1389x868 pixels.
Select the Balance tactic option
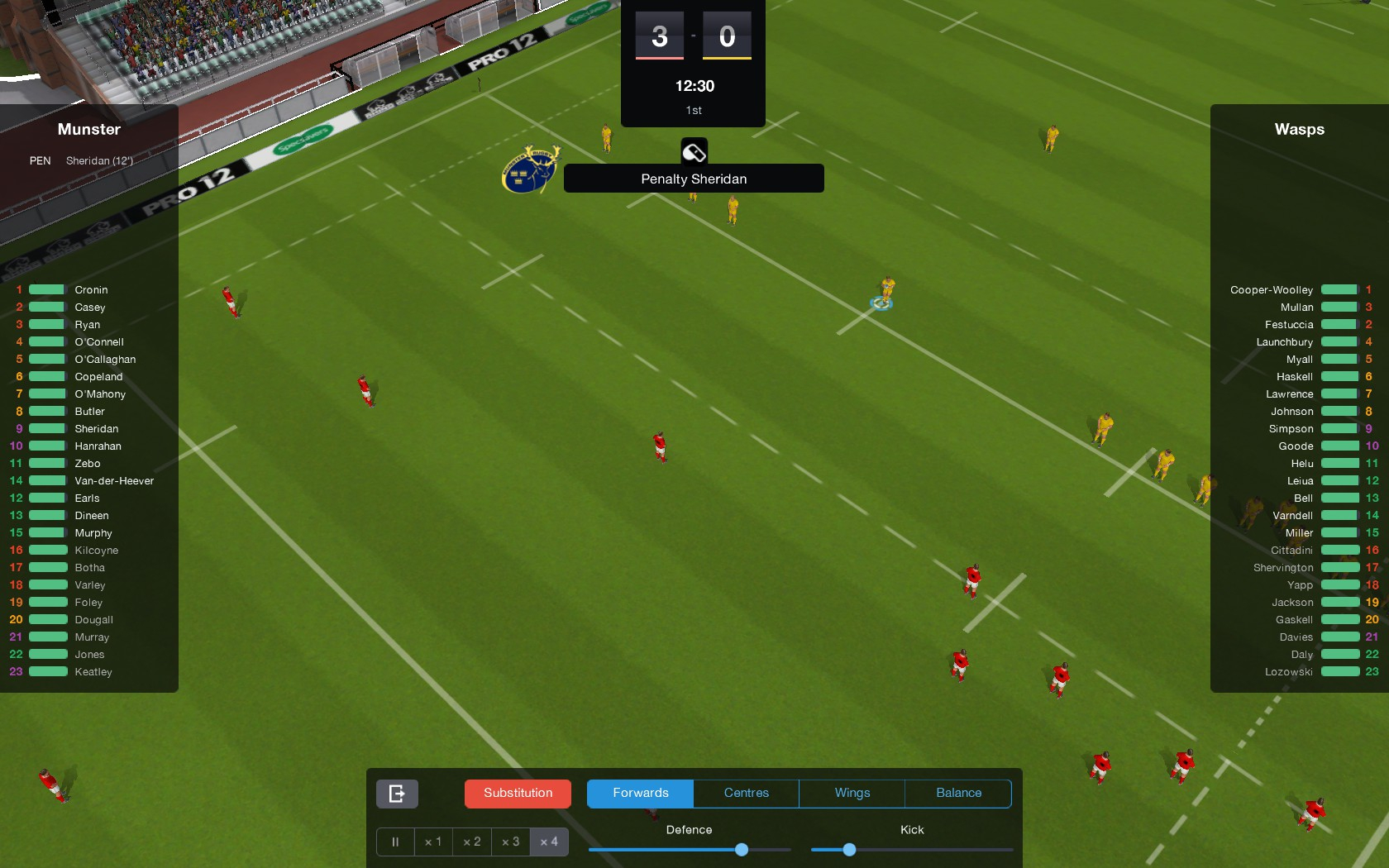(957, 793)
